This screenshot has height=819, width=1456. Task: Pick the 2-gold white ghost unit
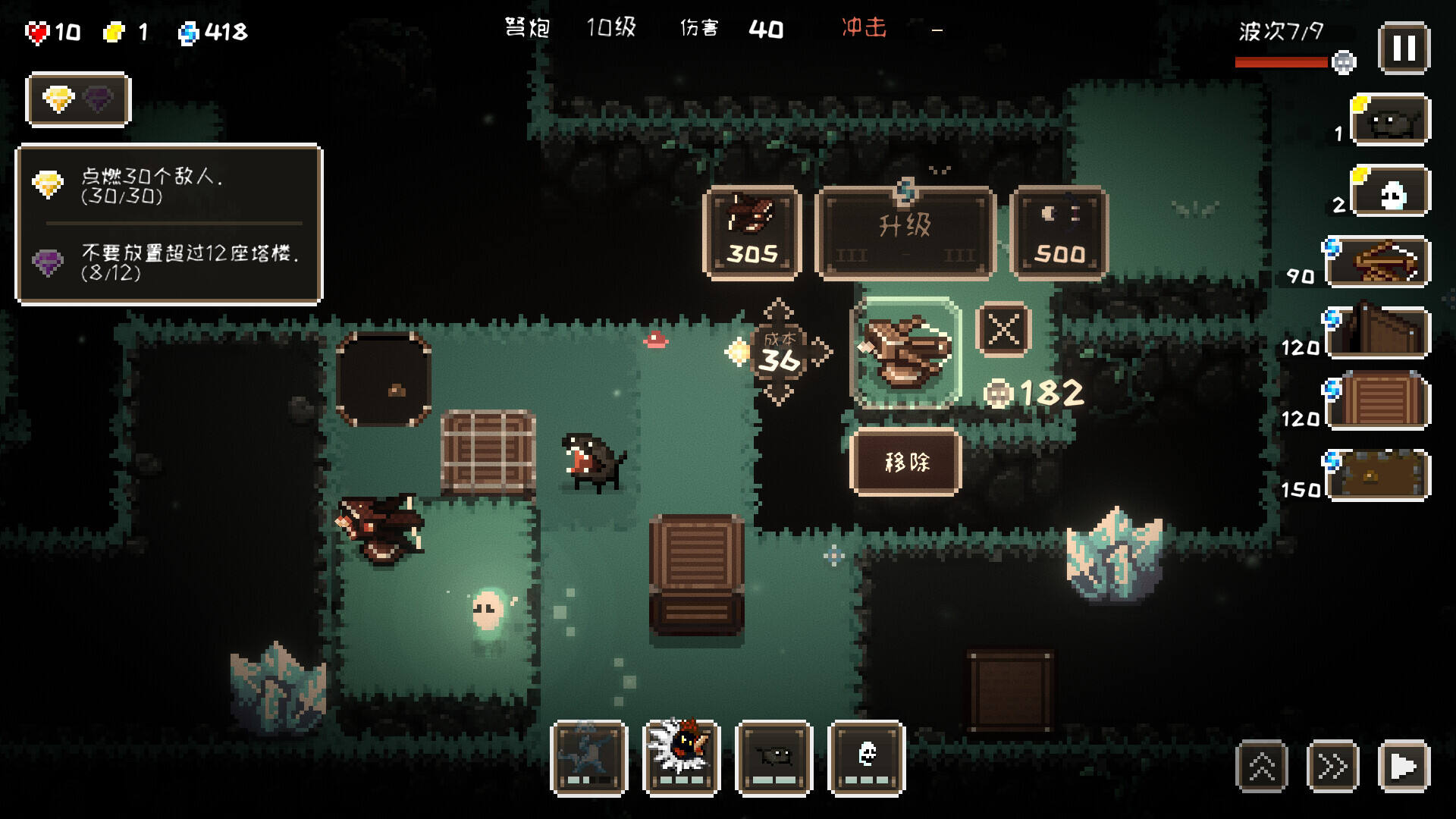click(1391, 192)
